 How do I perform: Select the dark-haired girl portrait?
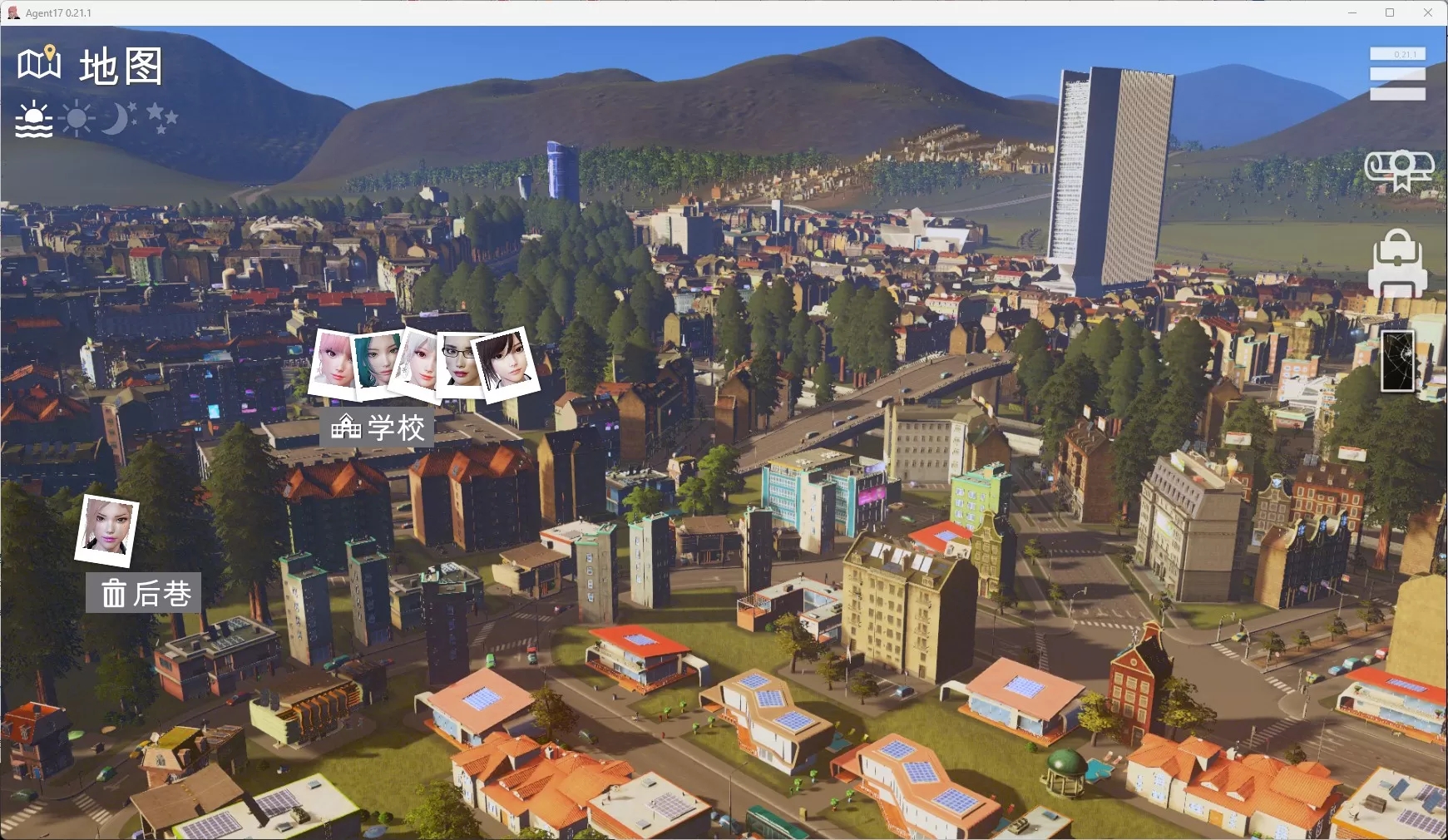point(506,362)
